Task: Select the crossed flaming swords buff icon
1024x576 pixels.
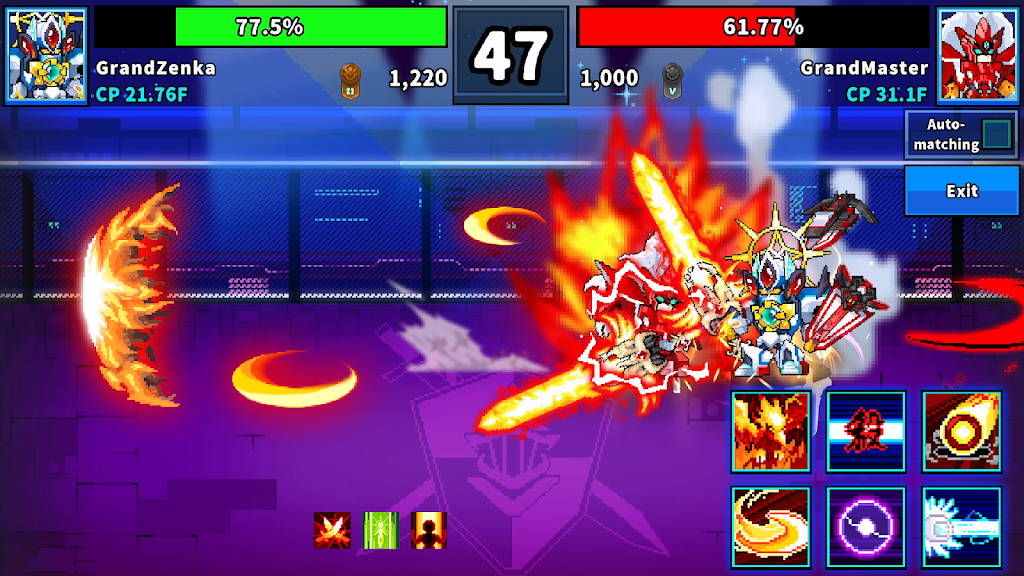Action: [x=332, y=530]
